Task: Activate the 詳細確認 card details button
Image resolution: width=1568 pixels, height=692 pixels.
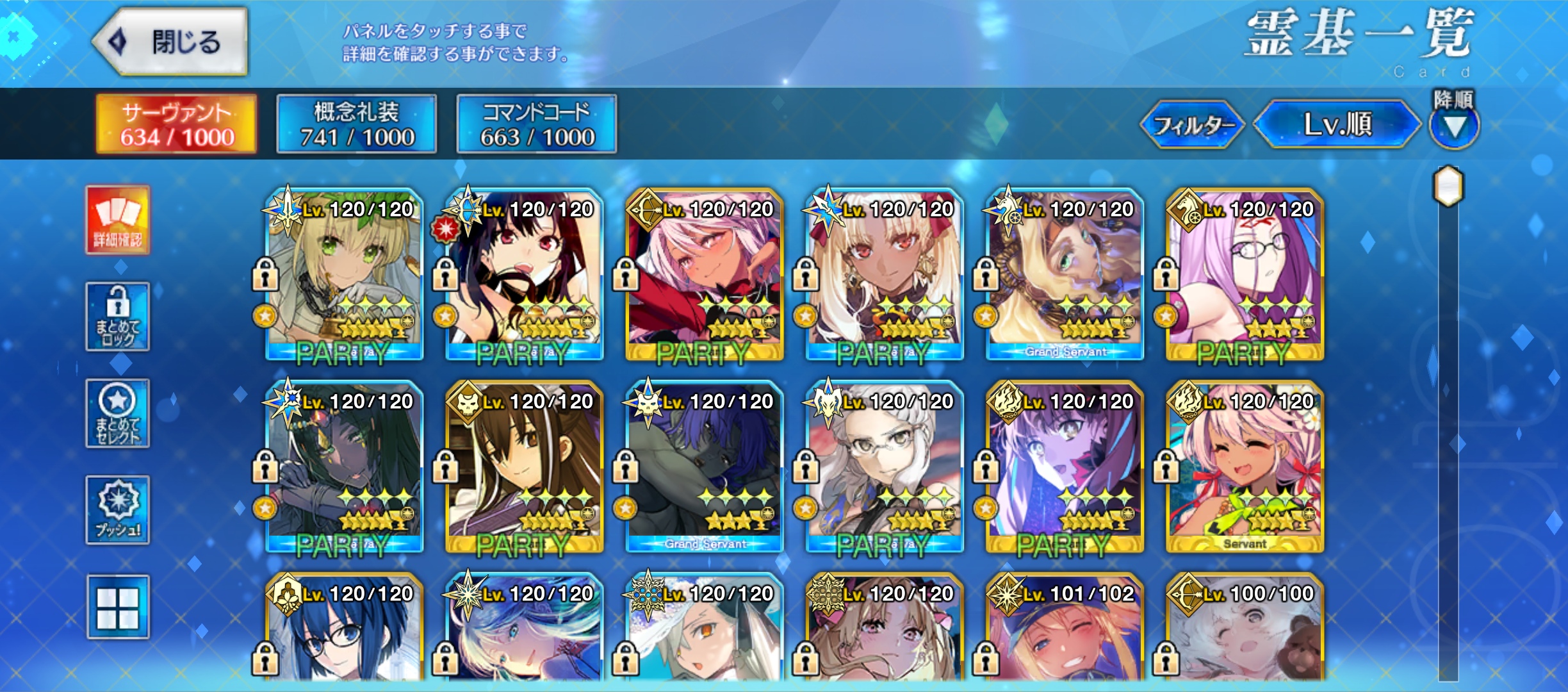Action: click(118, 220)
